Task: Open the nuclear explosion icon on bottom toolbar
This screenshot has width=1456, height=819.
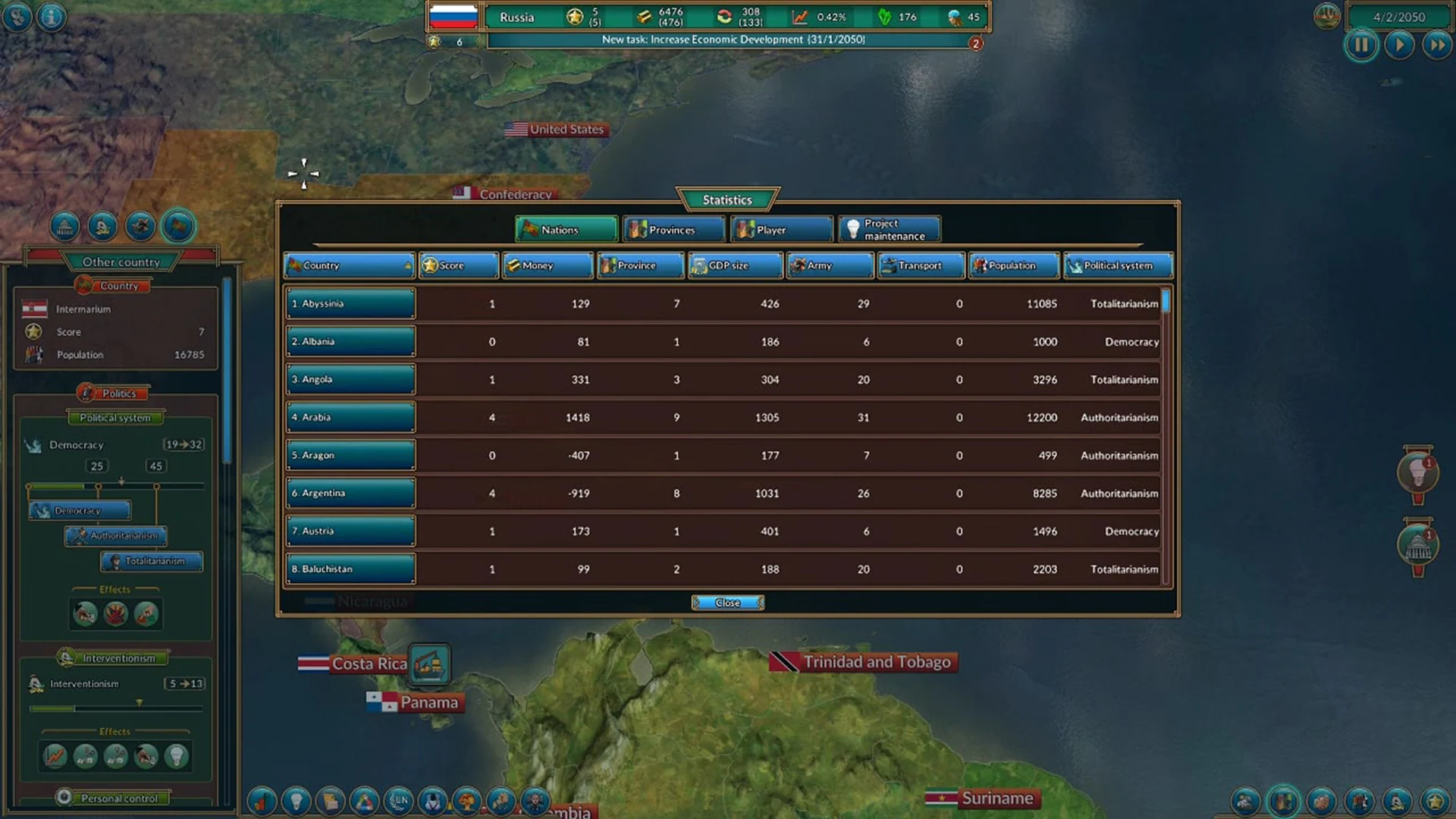Action: click(467, 801)
